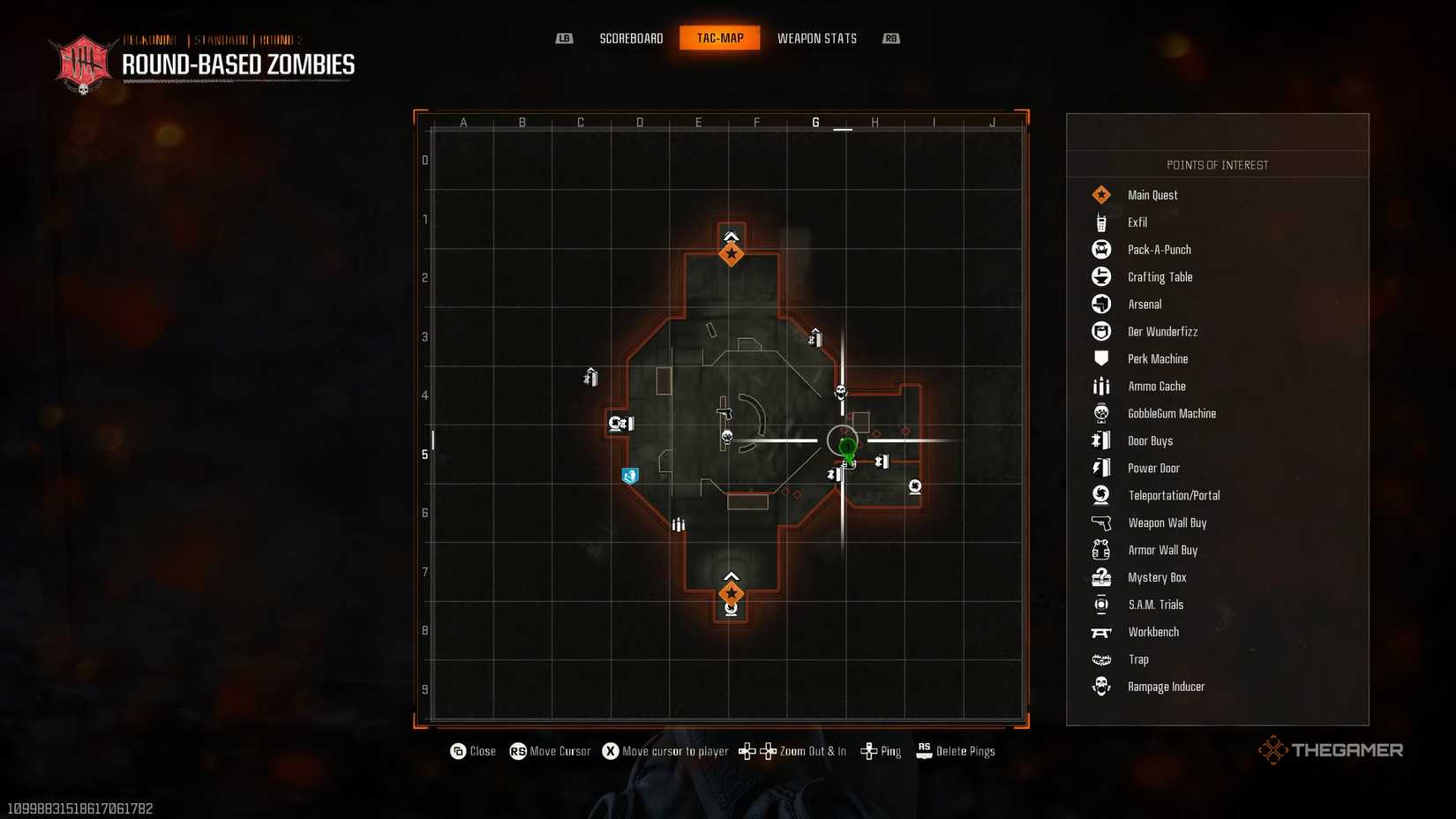Expand the map north exit chevron marker
The width and height of the screenshot is (1456, 819).
(x=731, y=236)
